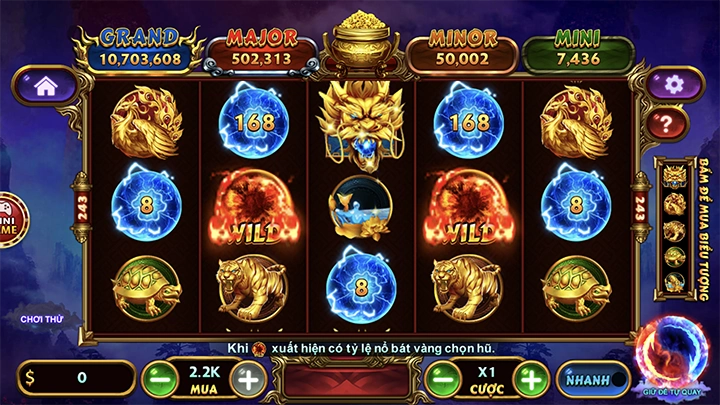
Task: Select the CHƠI THỬ trial play option
Action: point(42,319)
